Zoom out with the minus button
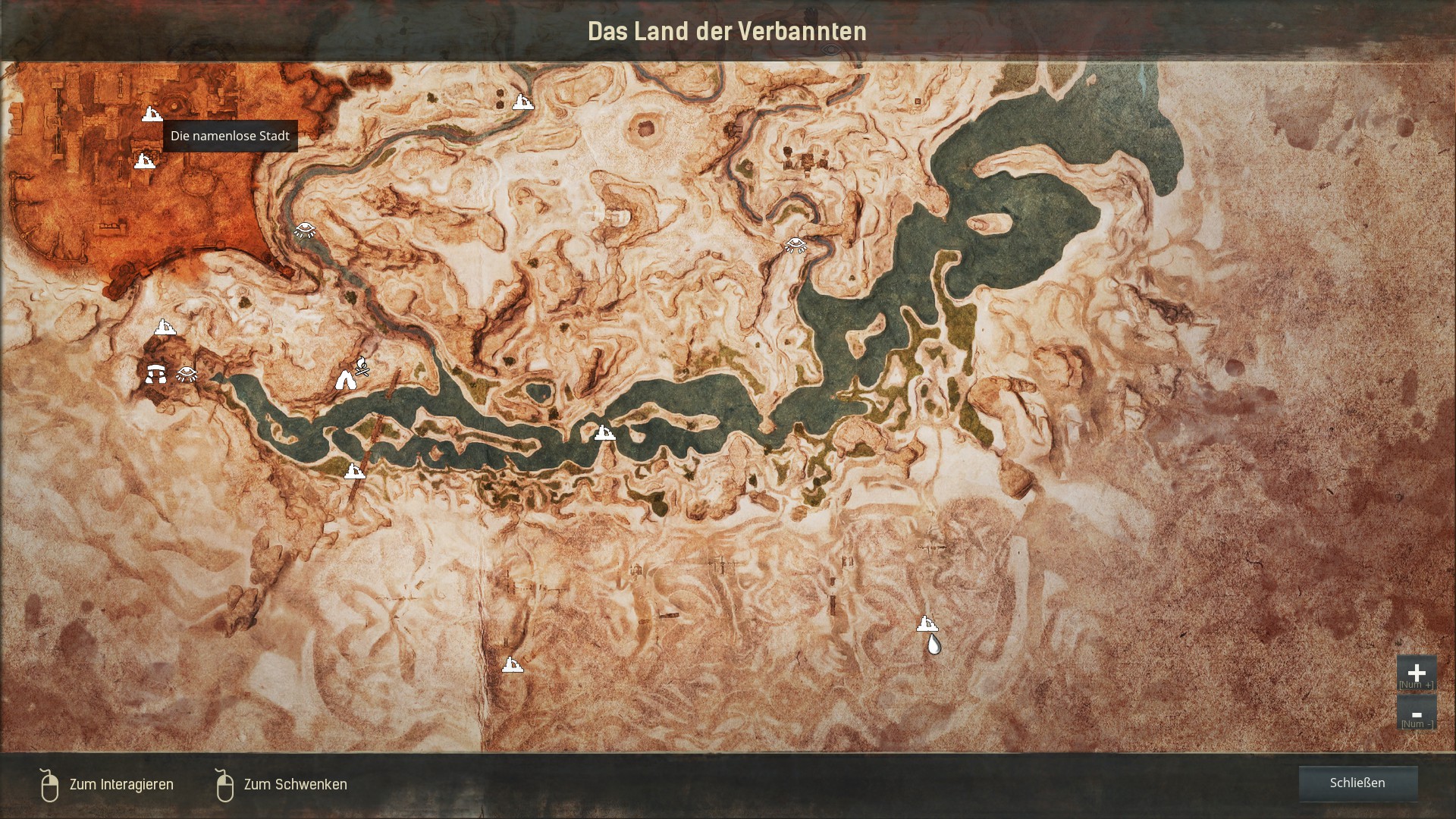1456x819 pixels. coord(1416,714)
